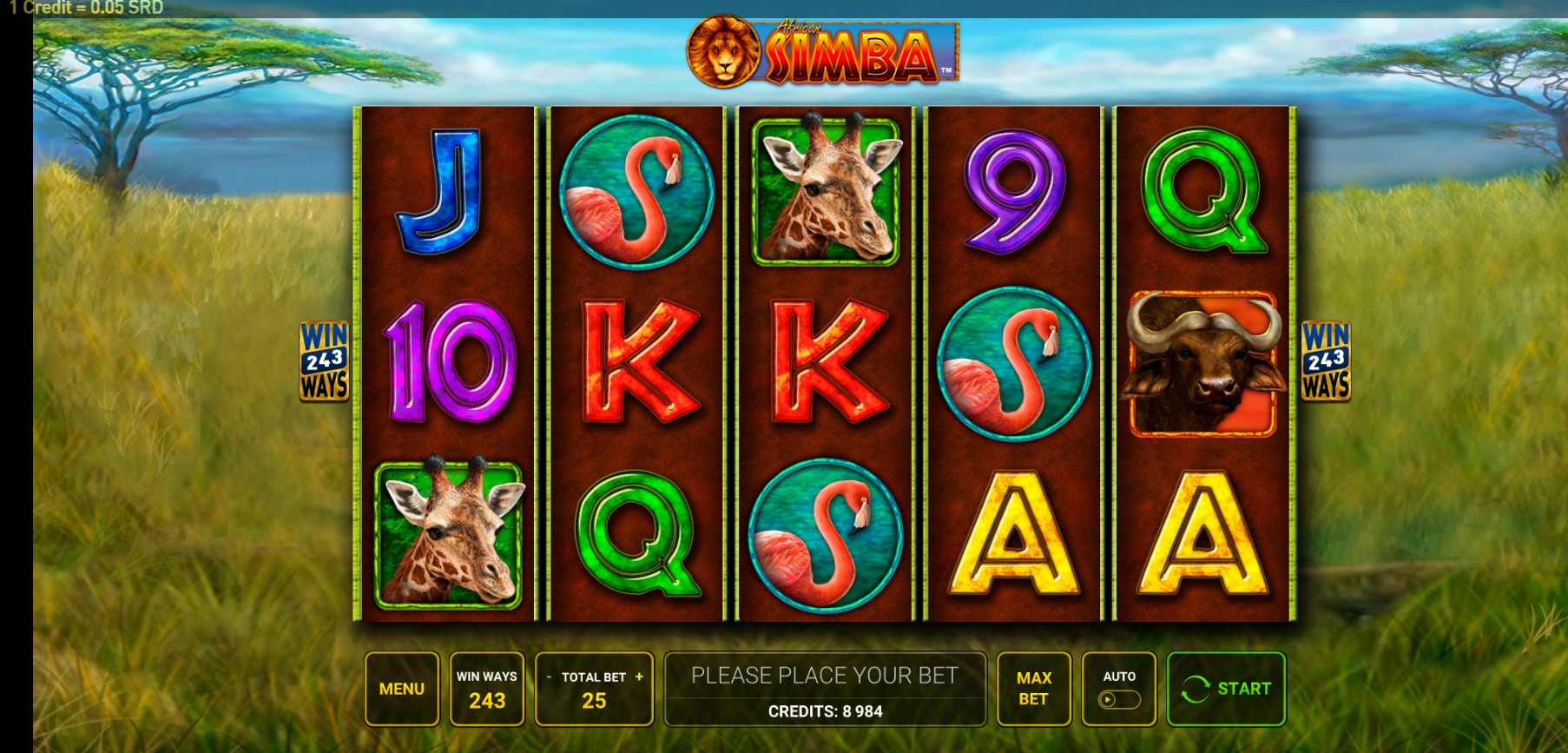Increase total bet with plus sign

click(x=640, y=677)
